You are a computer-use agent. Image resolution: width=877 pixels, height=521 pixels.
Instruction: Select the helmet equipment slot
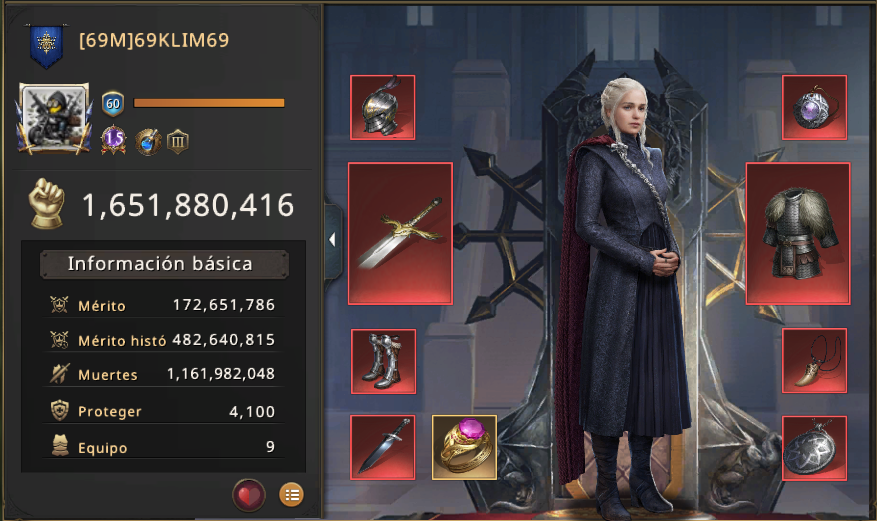tap(382, 107)
